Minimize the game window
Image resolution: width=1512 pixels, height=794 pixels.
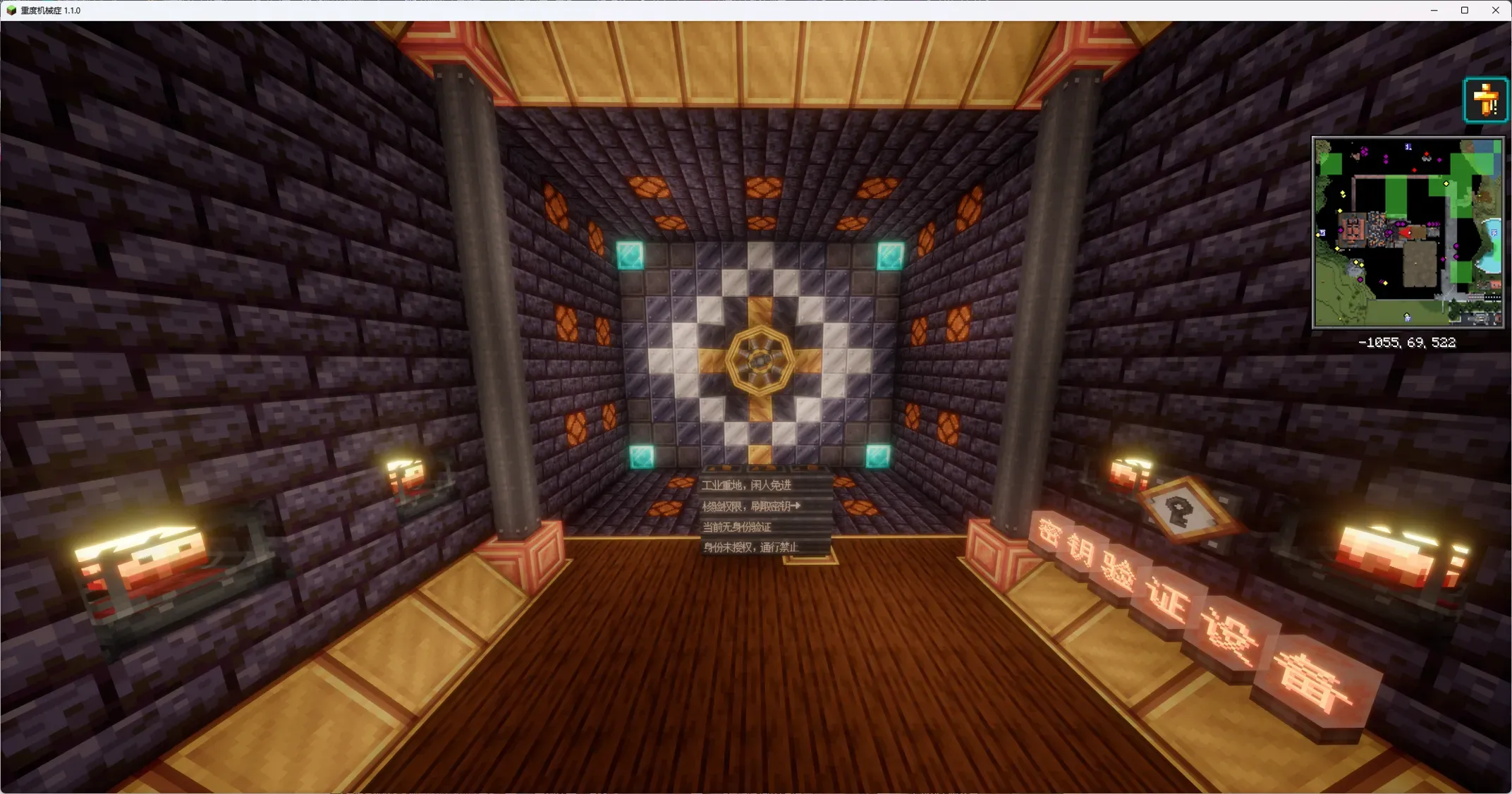(x=1434, y=11)
